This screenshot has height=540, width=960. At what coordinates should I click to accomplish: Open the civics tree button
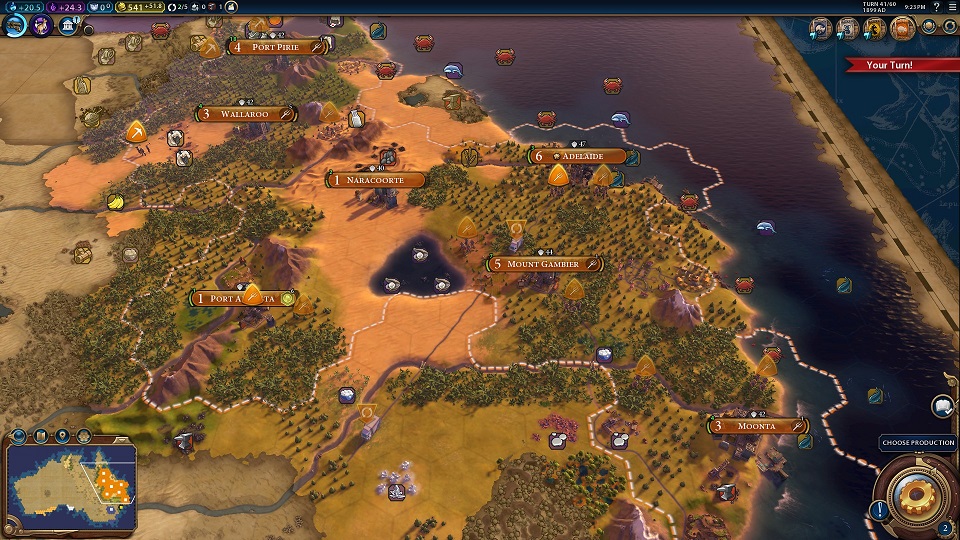[43, 24]
